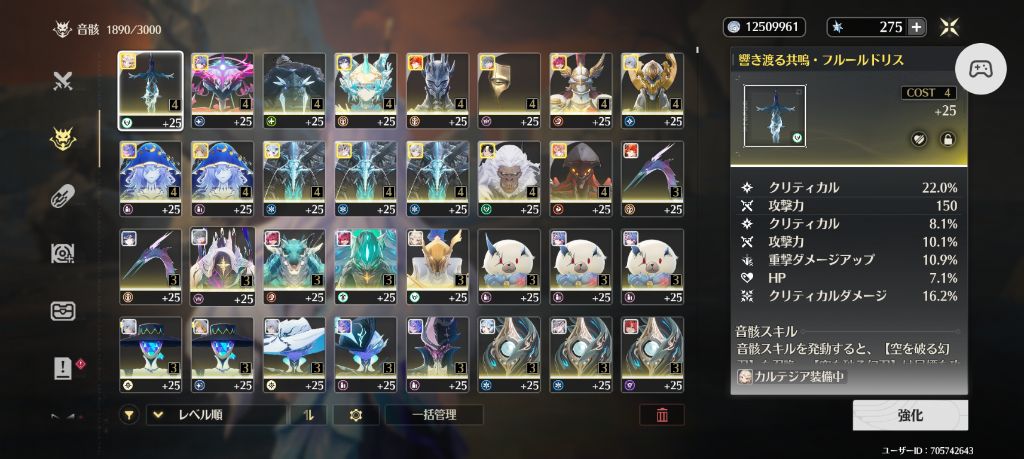Select the red-eyed hooded echo
This screenshot has width=1024, height=459.
coord(581,178)
